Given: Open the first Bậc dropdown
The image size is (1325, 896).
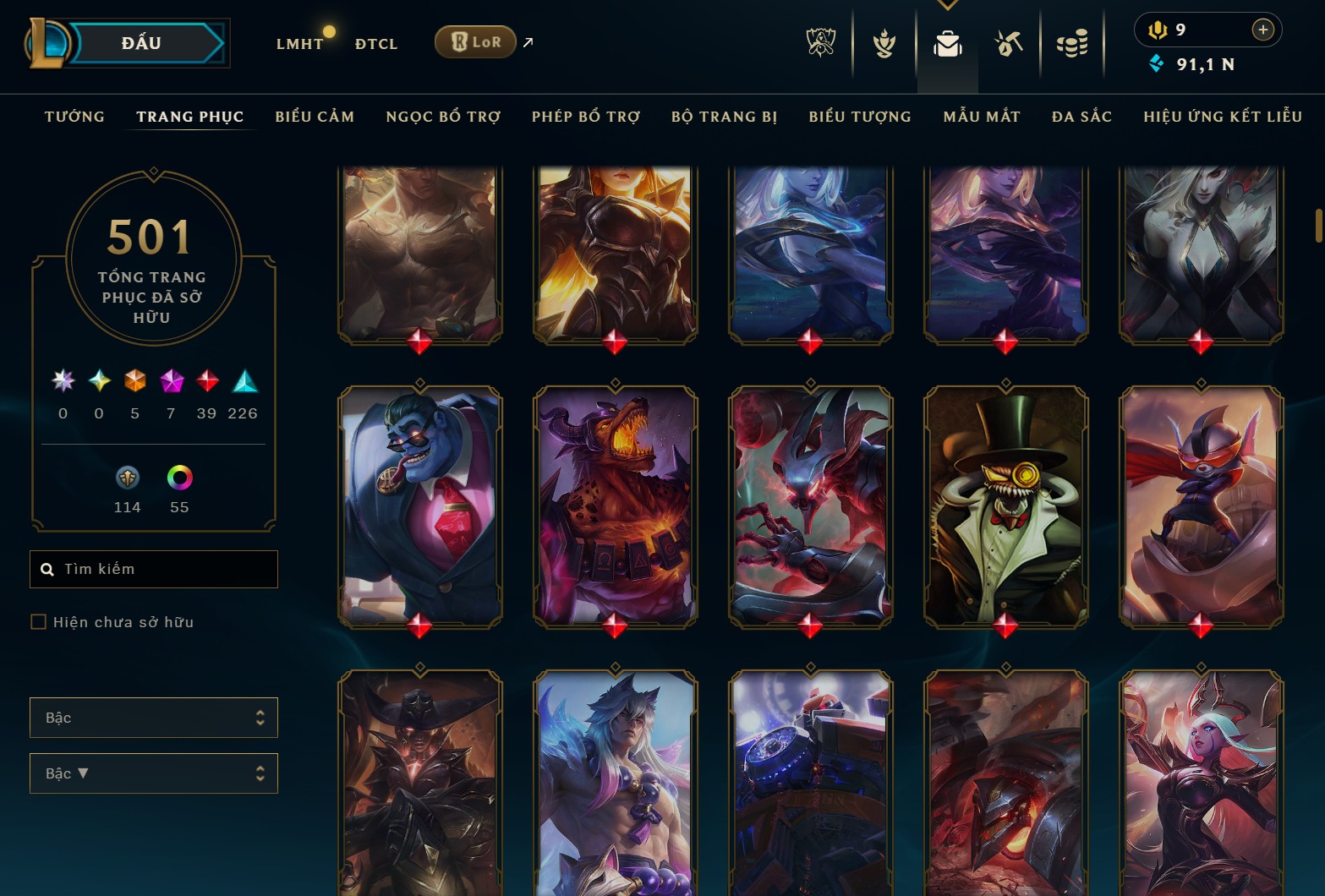Looking at the screenshot, I should pyautogui.click(x=153, y=717).
